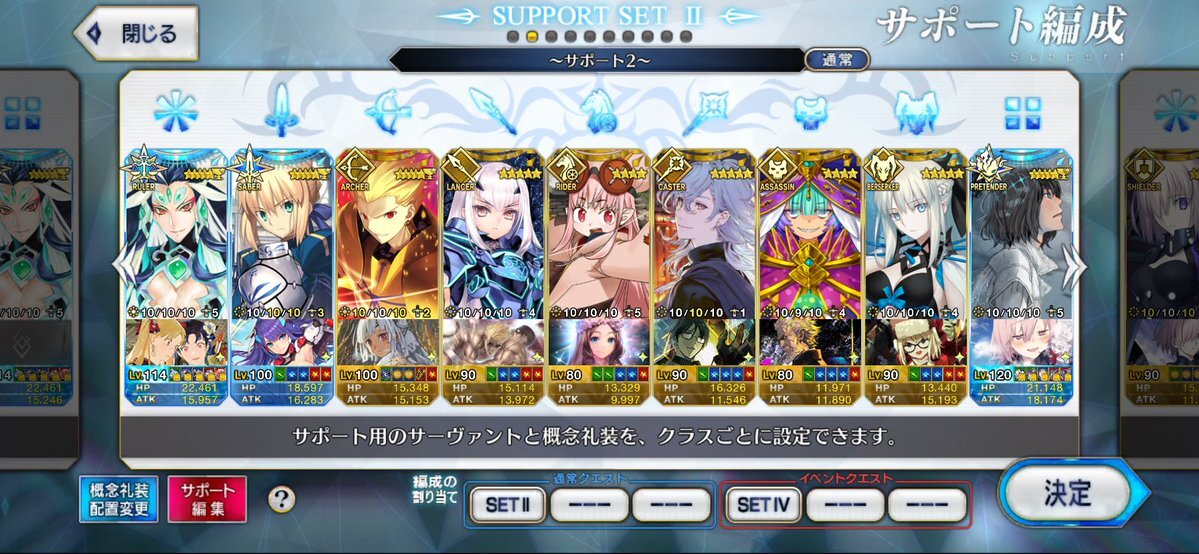Close the support setup screen with 閉じる

[136, 32]
